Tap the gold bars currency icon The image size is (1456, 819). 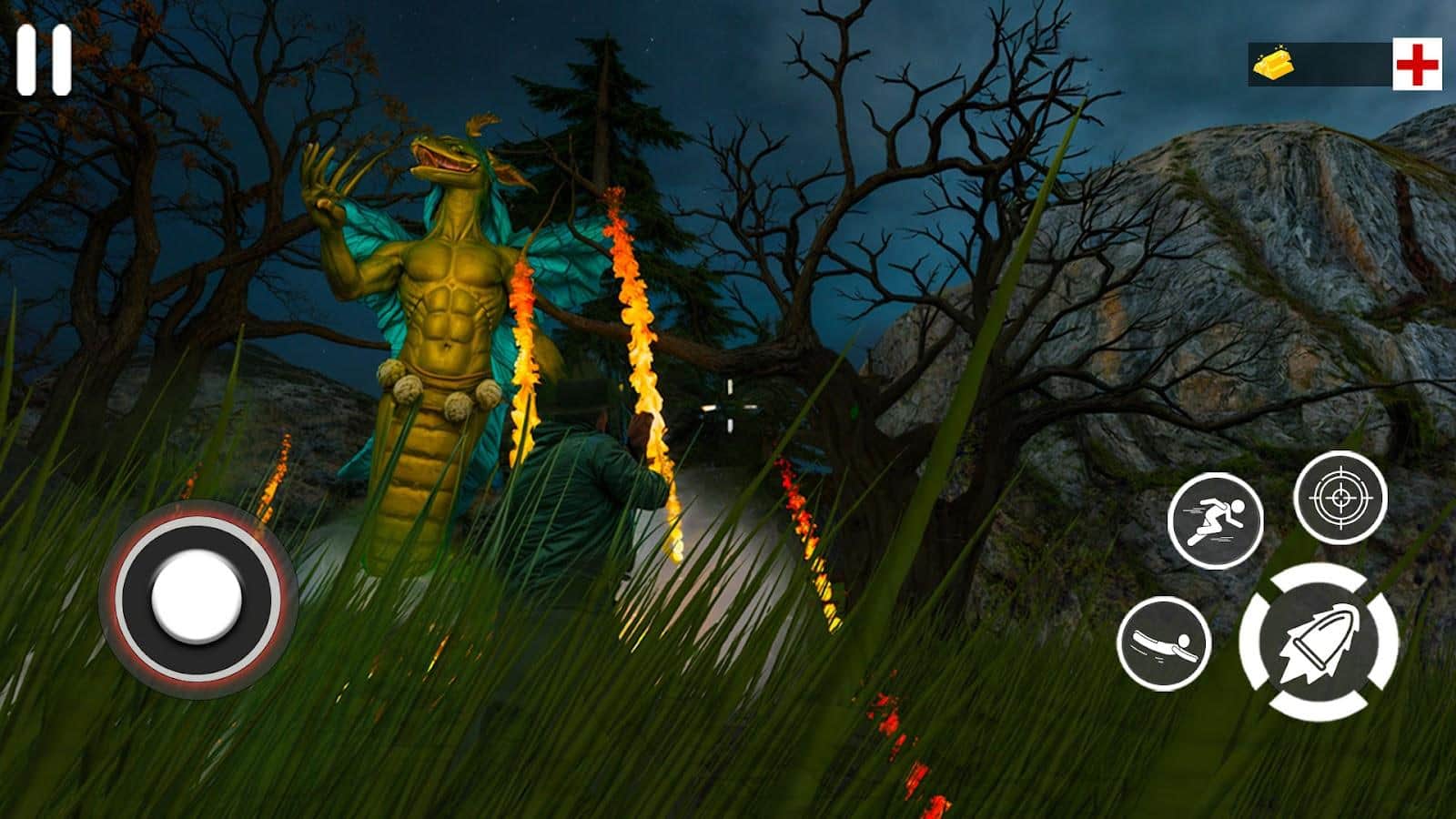click(x=1273, y=64)
